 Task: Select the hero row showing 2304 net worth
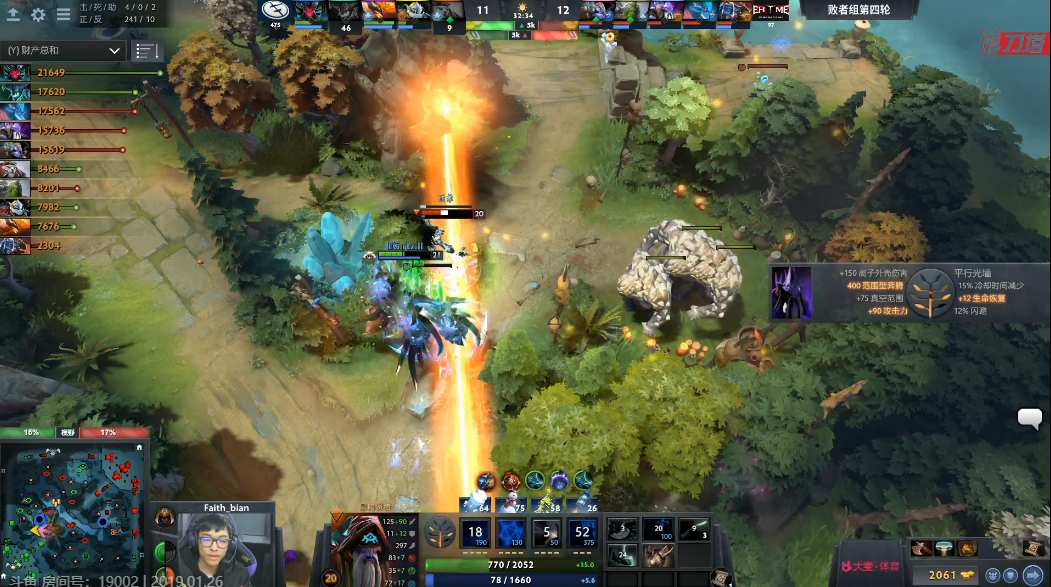15,245
